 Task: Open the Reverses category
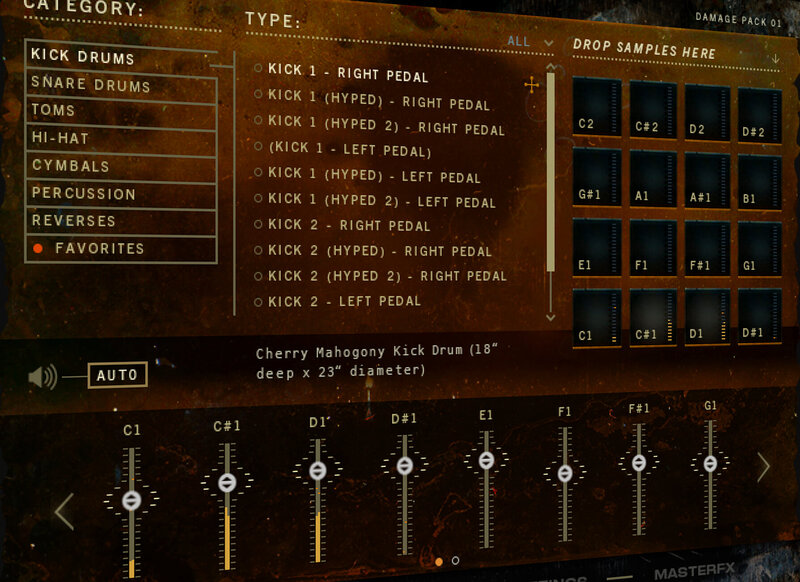120,221
